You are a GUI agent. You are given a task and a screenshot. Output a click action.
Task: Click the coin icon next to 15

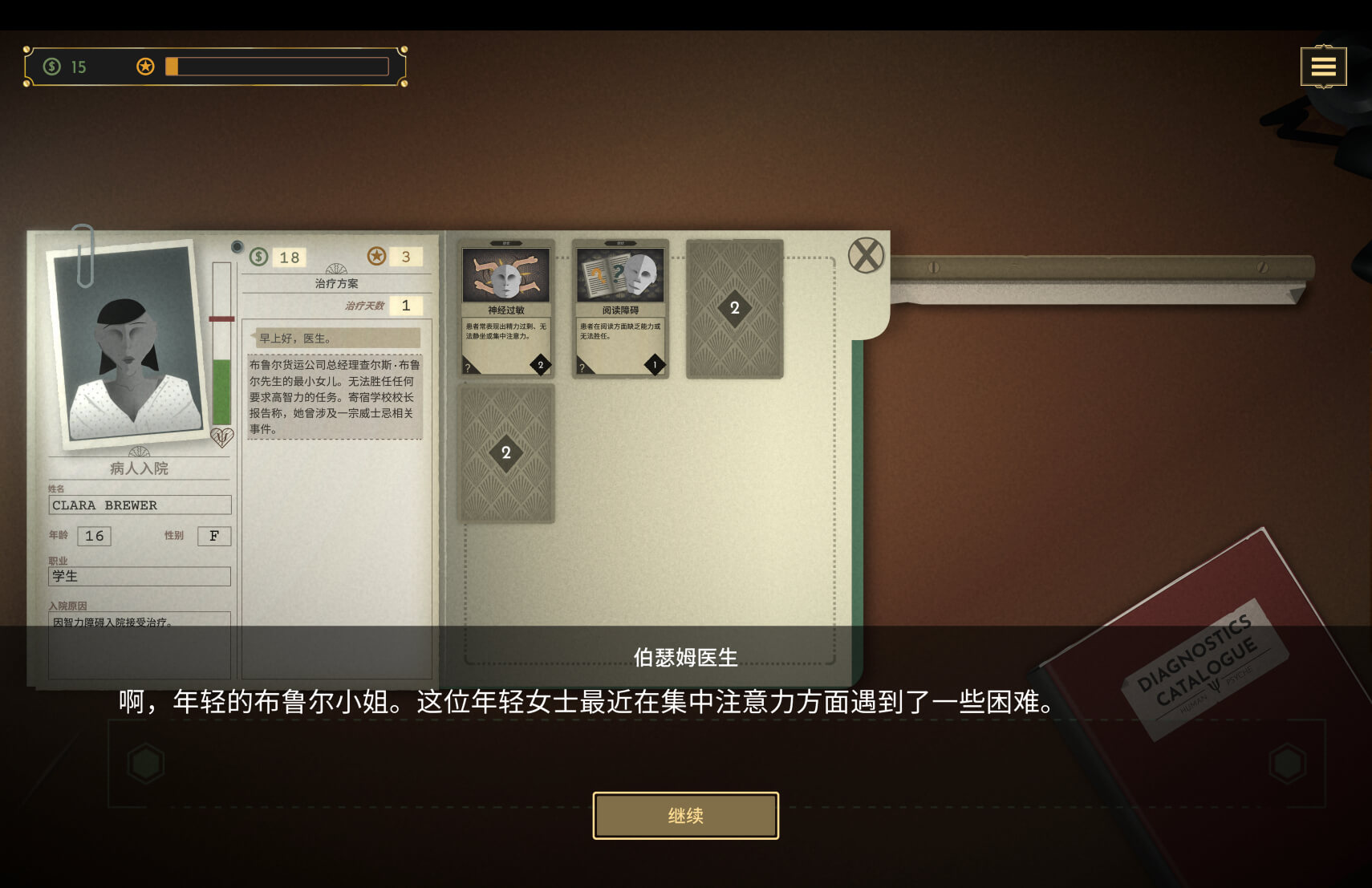pyautogui.click(x=53, y=67)
